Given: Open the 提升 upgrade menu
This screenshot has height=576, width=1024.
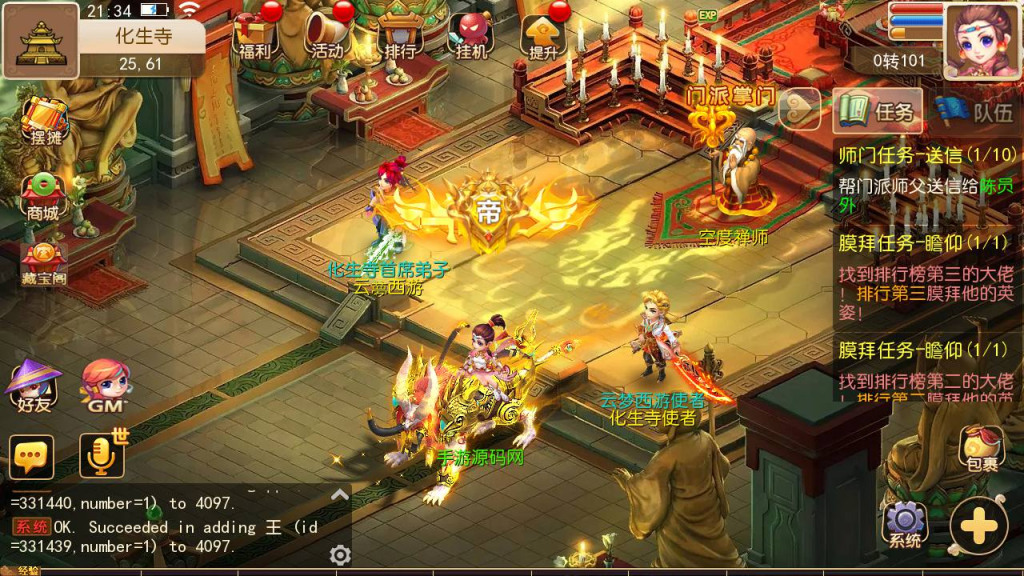Looking at the screenshot, I should [x=543, y=34].
